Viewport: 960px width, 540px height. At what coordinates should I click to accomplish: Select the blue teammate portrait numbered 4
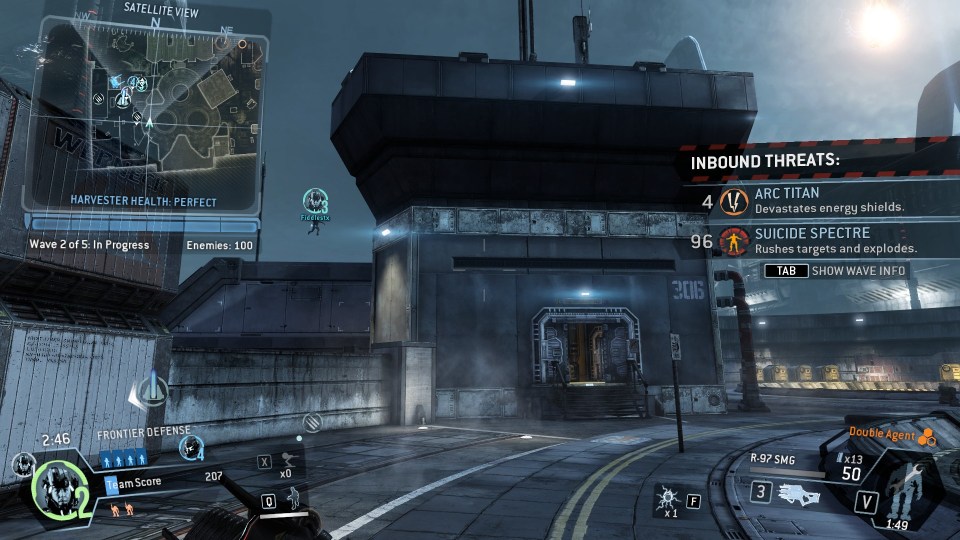[190, 448]
